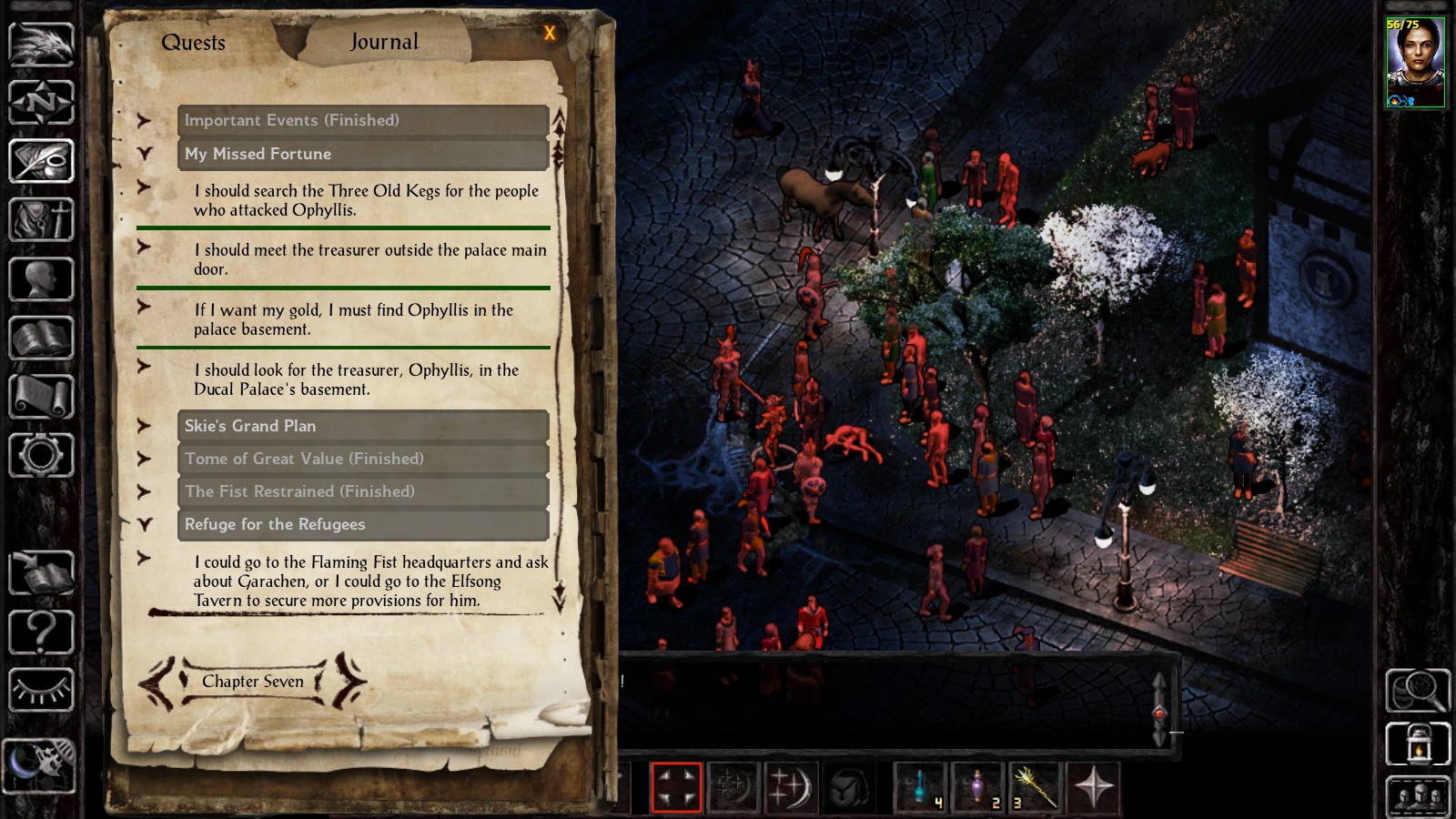1456x819 pixels.
Task: Switch to the Quests tab
Action: (193, 43)
